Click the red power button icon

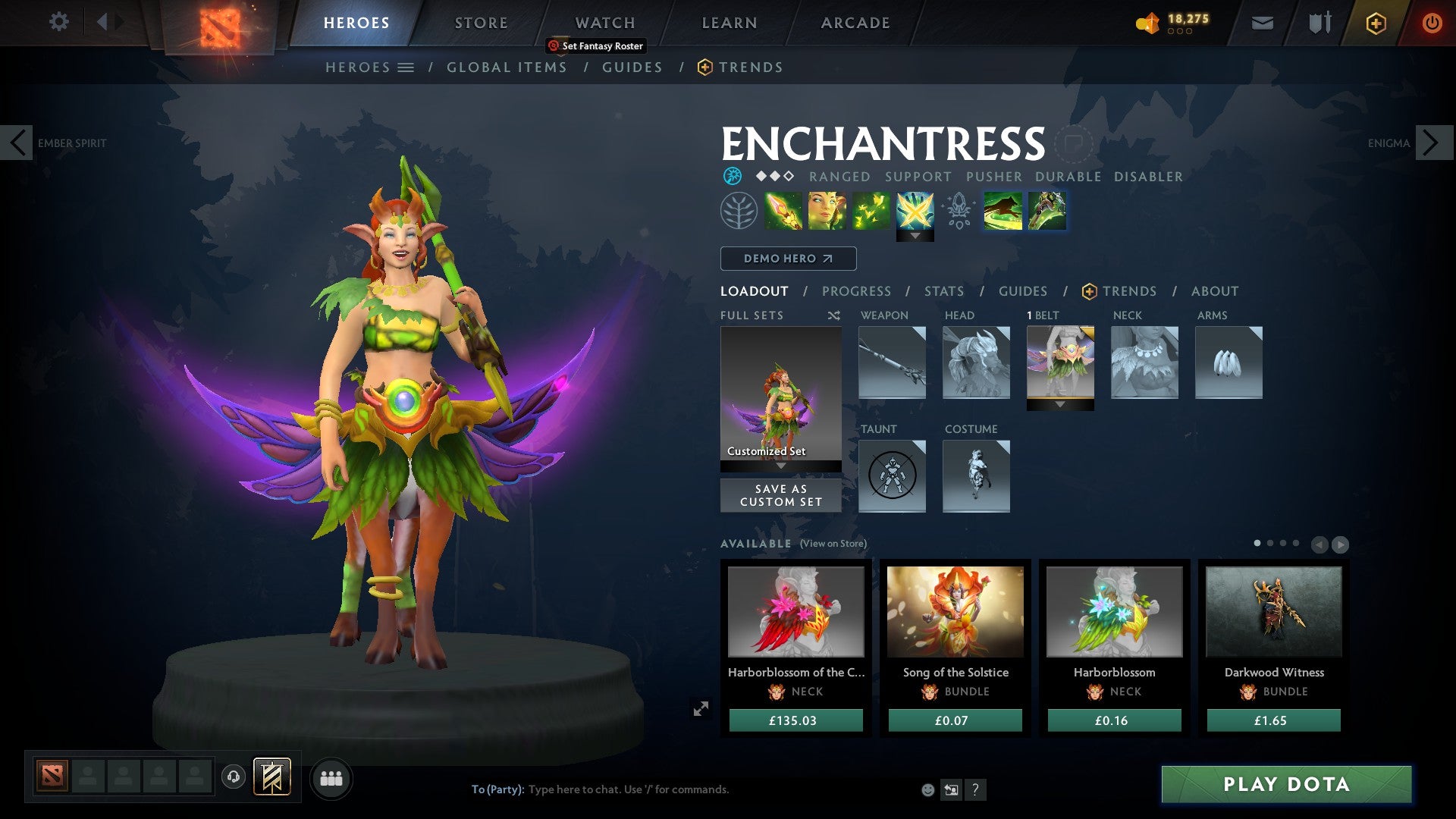(1432, 23)
